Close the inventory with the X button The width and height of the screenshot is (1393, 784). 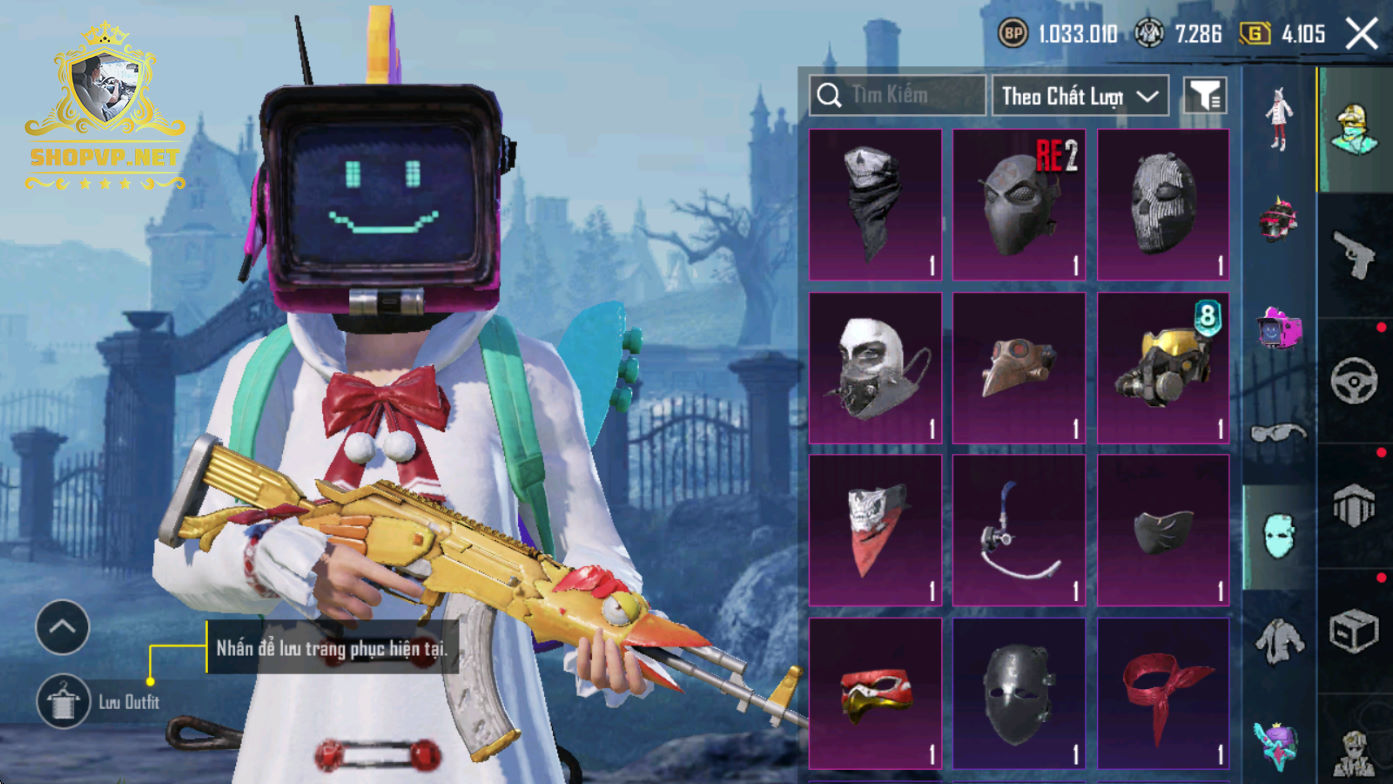(1361, 34)
